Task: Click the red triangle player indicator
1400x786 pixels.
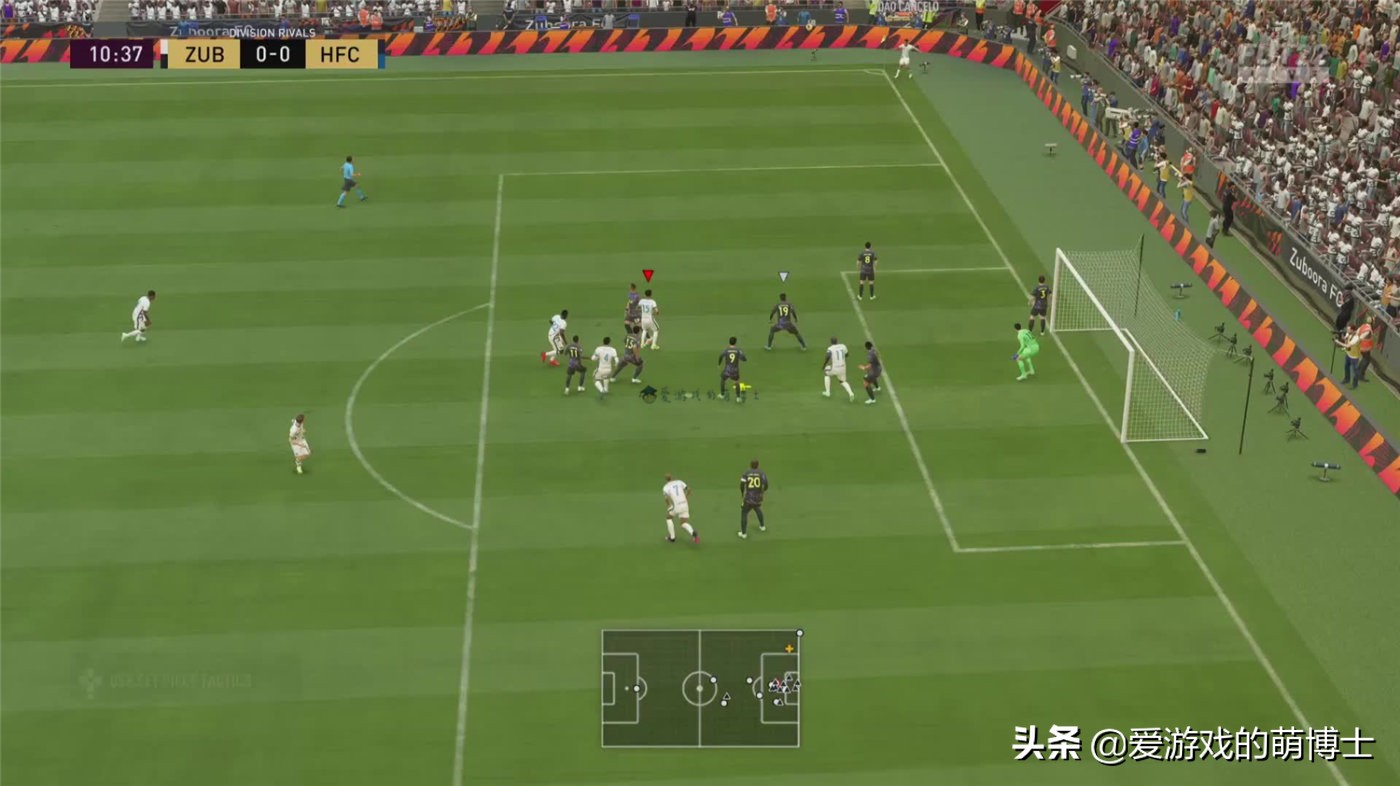Action: (650, 272)
